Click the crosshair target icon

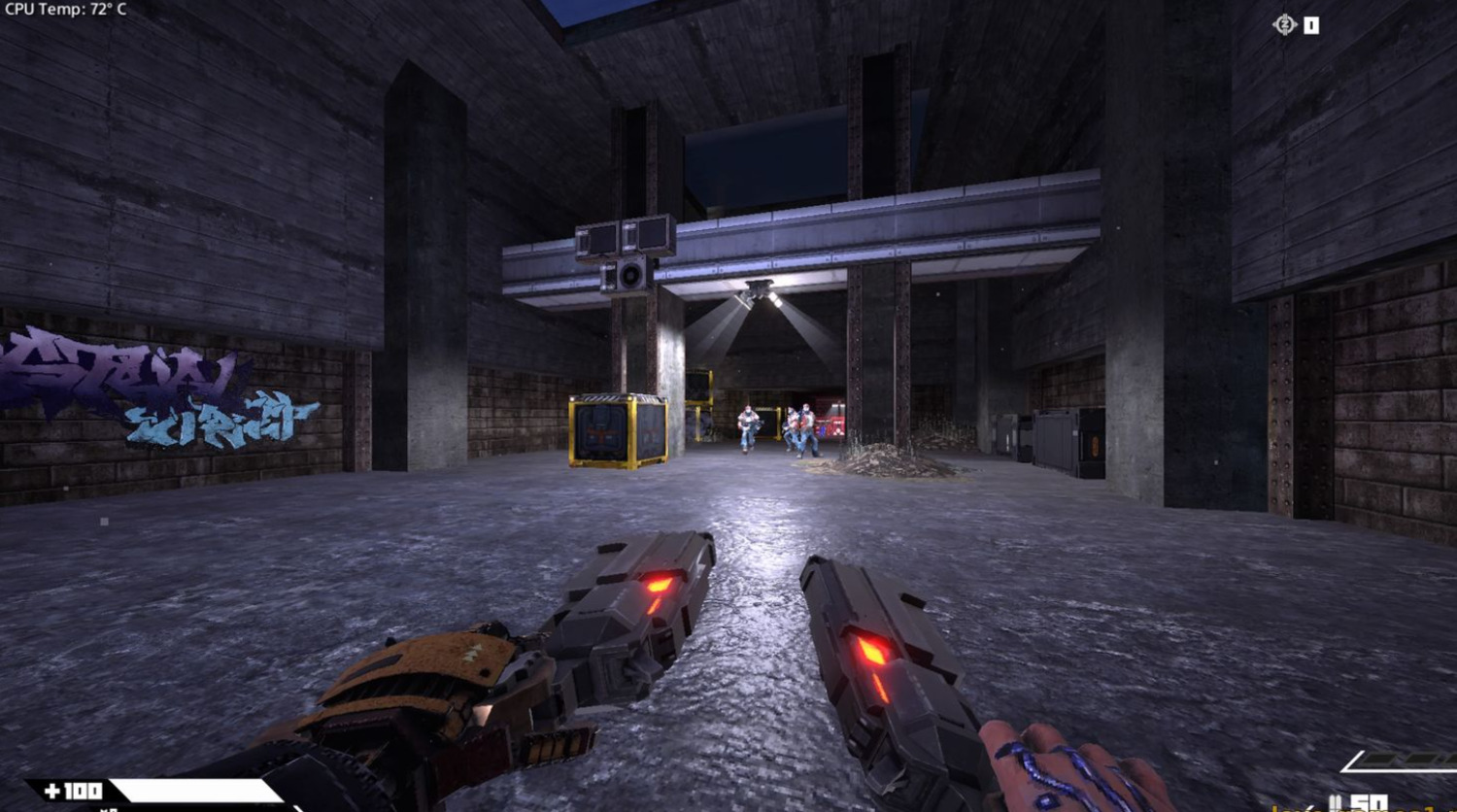click(x=1284, y=25)
